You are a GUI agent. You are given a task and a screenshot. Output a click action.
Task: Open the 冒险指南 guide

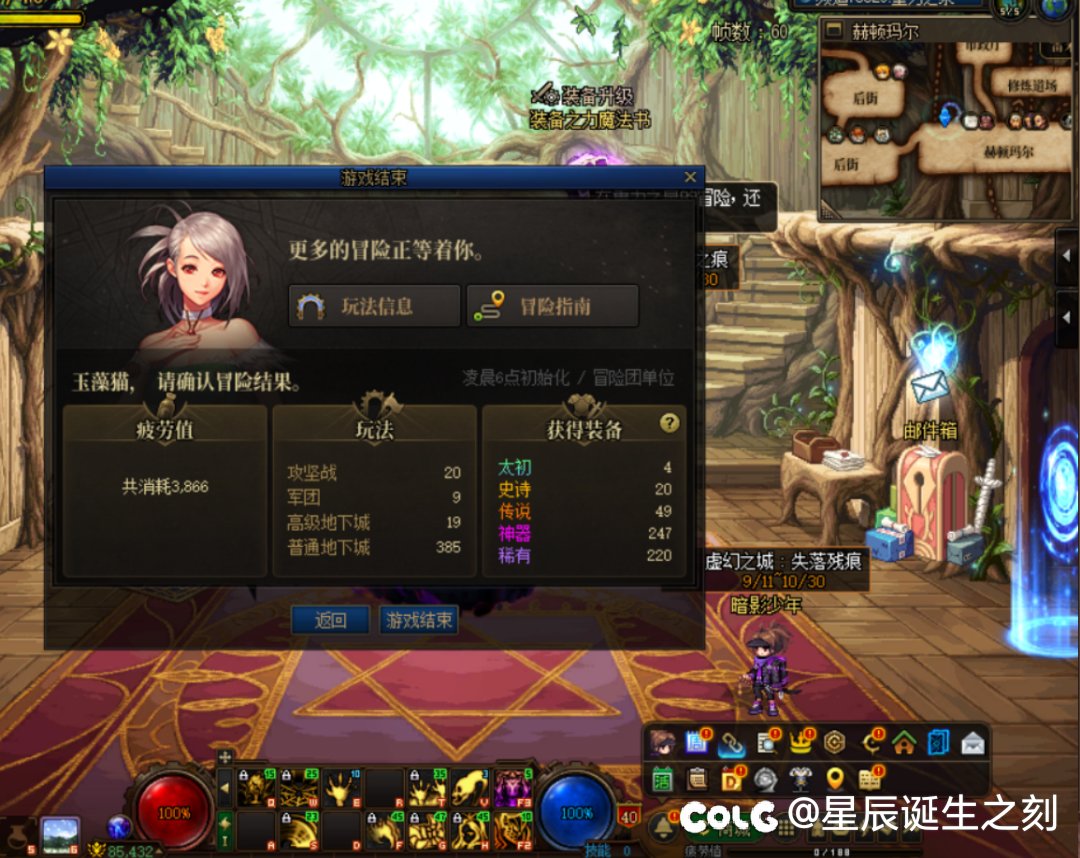(552, 306)
